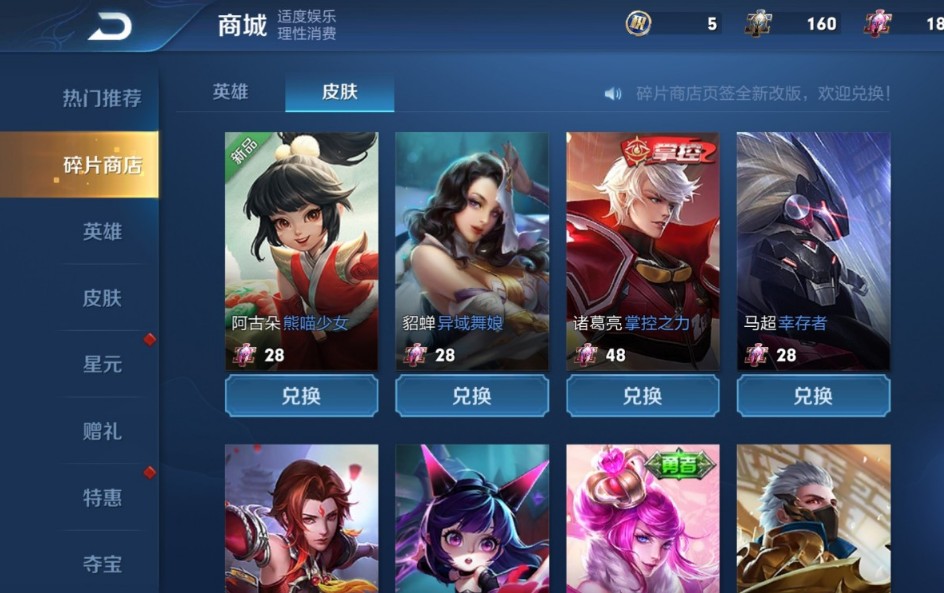This screenshot has height=593, width=944.
Task: Go to the 赠礼 gifting section
Action: tap(101, 431)
